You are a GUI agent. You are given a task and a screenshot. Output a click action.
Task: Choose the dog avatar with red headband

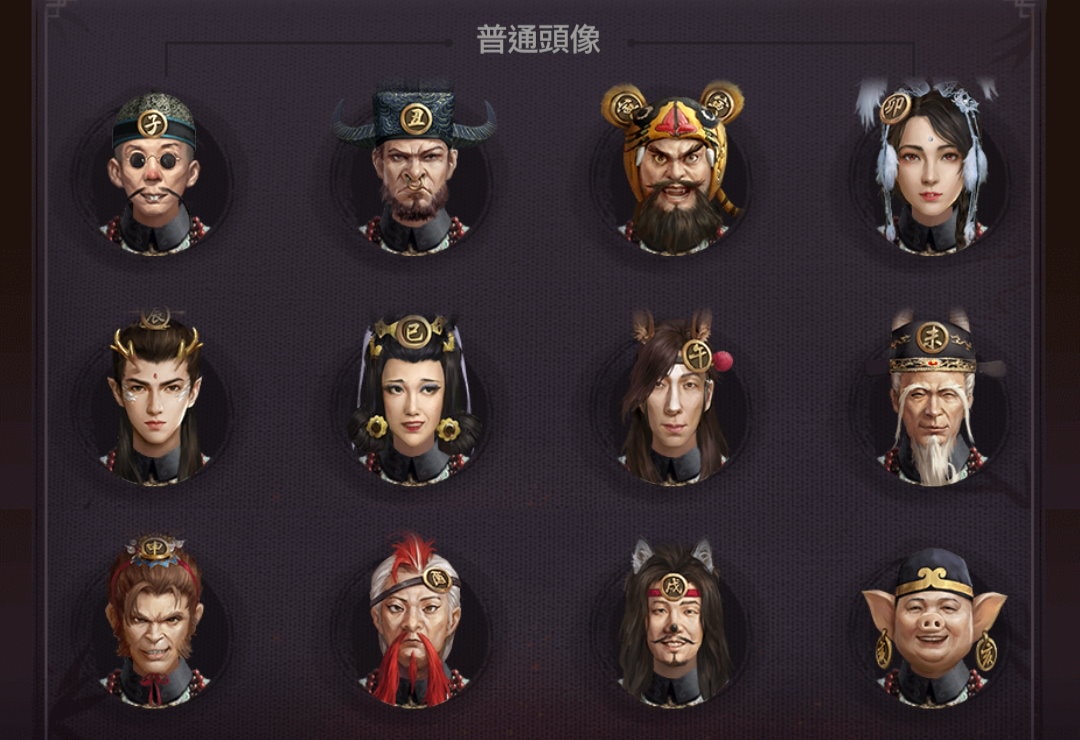coord(672,622)
